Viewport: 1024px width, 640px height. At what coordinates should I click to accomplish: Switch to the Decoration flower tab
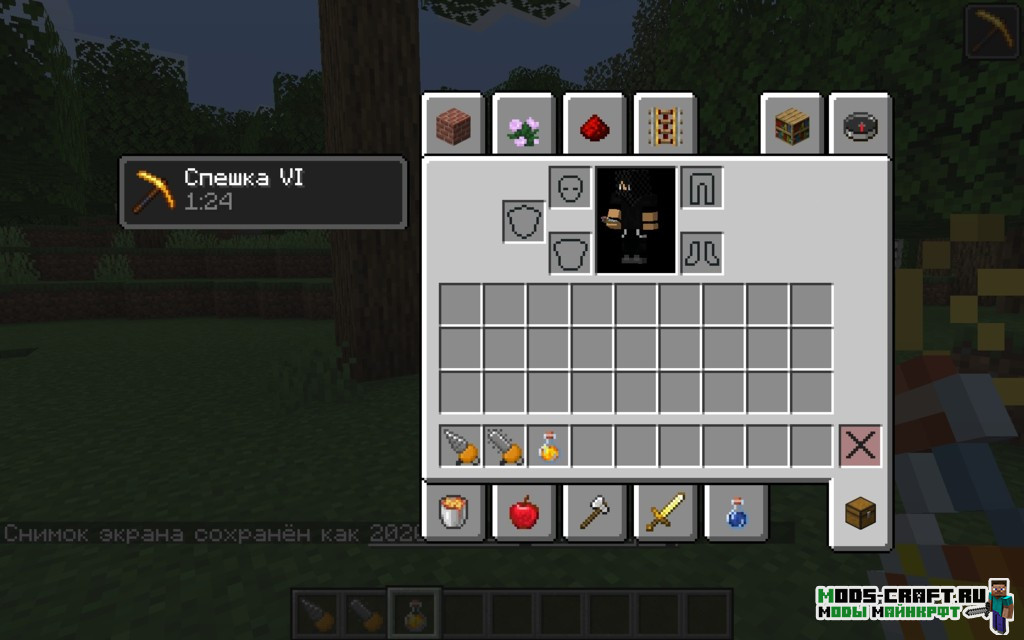(523, 125)
